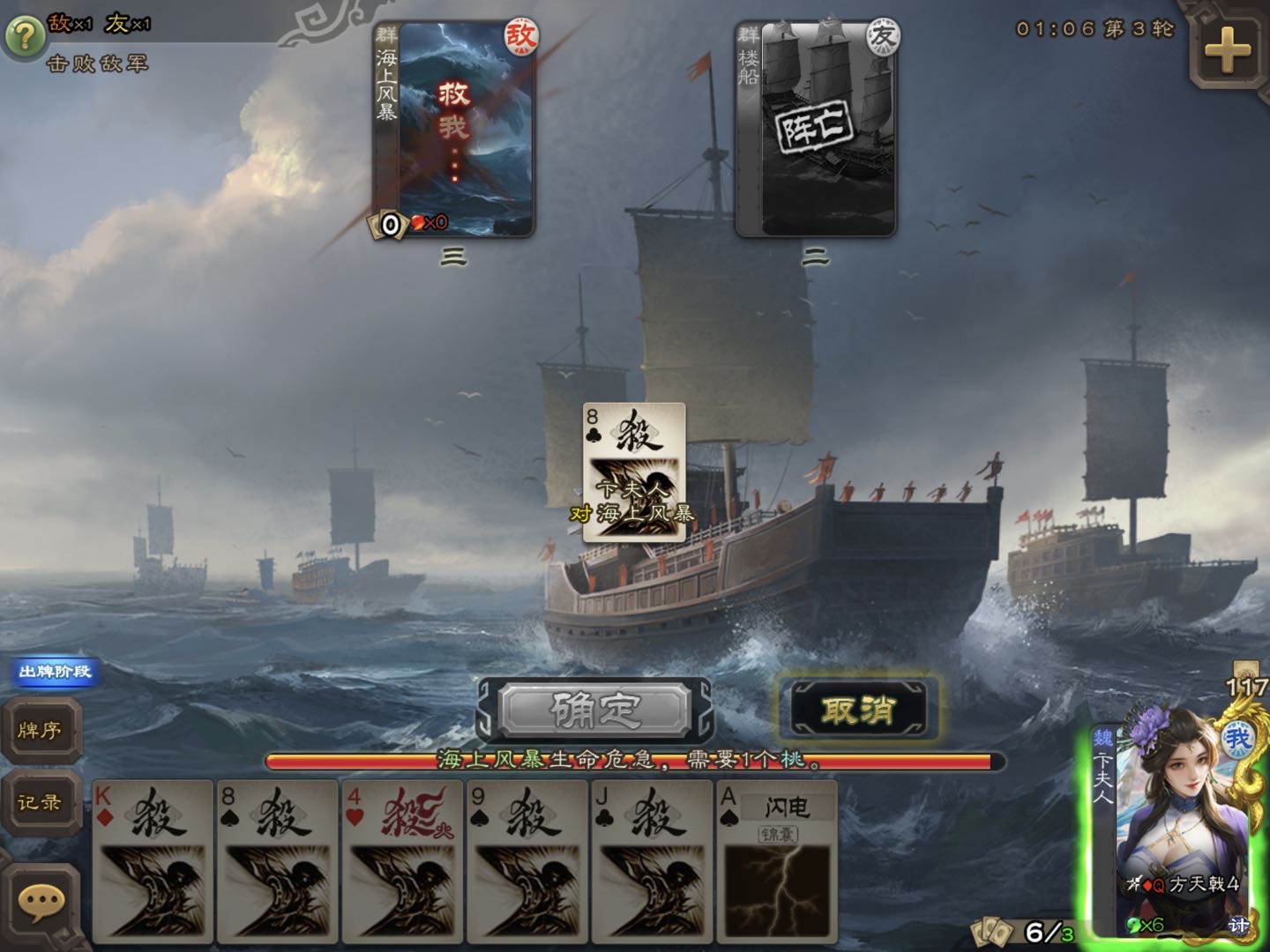1270x952 pixels.
Task: Open the 记录 battle log
Action: click(41, 803)
